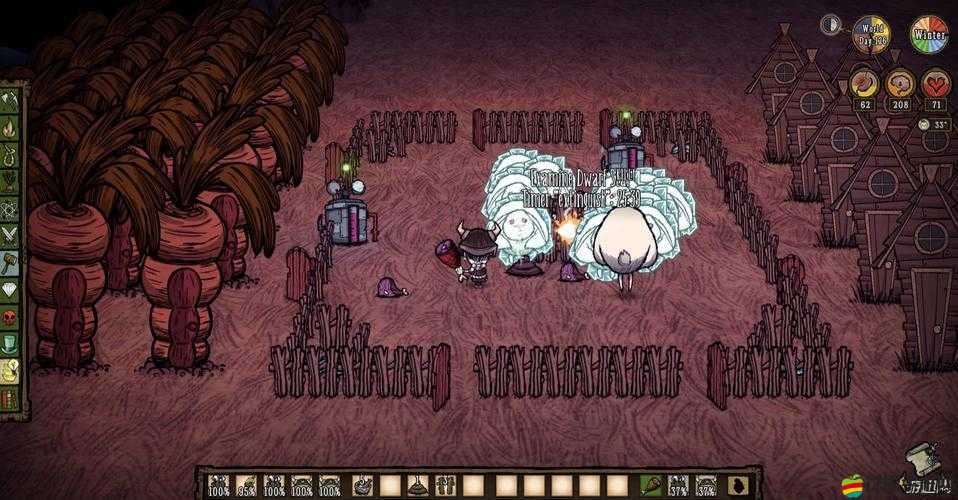The width and height of the screenshot is (958, 500).
Task: Select the equipped ham bat hand slot
Action: 651,485
